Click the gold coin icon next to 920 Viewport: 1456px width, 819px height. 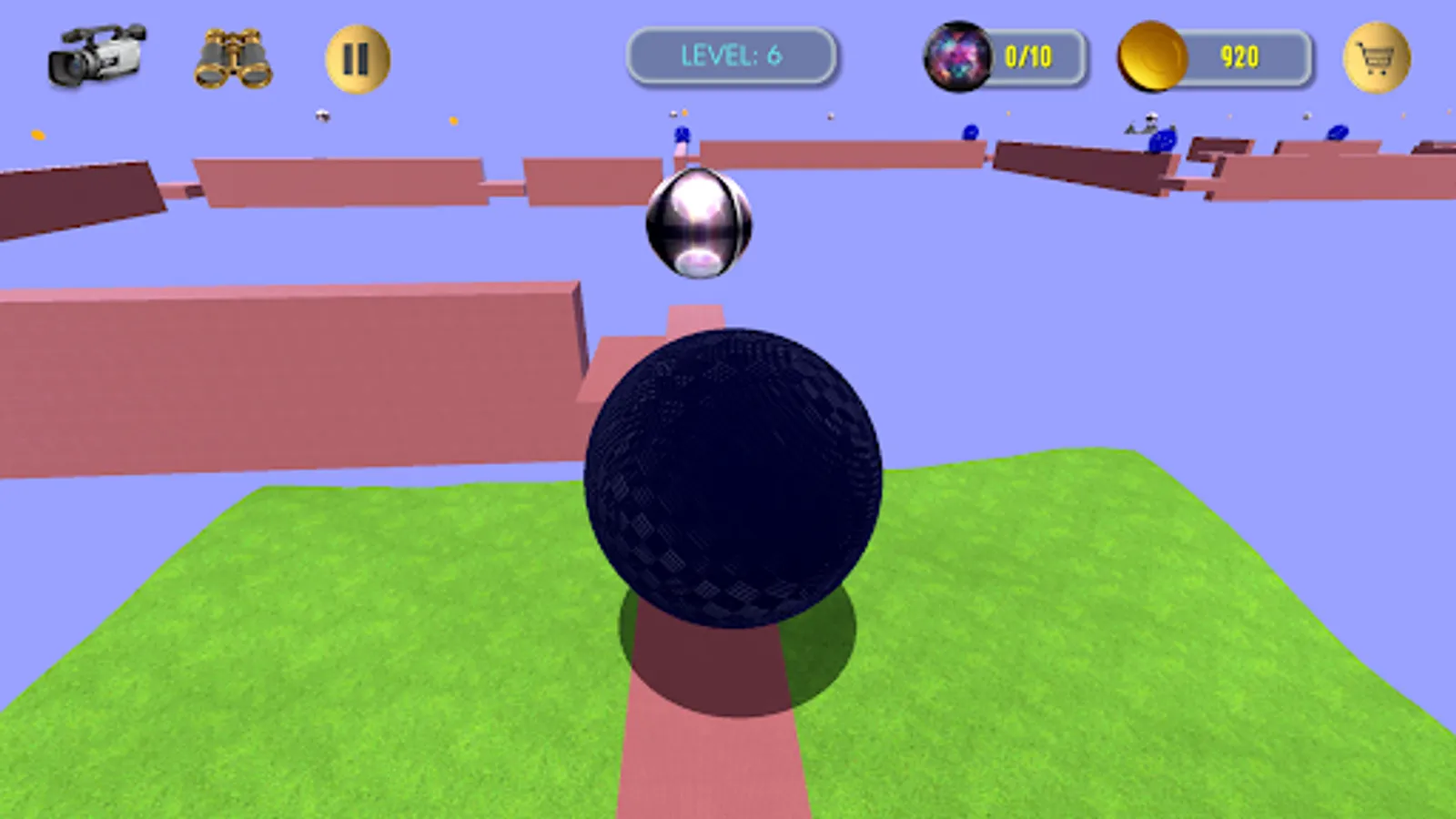point(1152,56)
